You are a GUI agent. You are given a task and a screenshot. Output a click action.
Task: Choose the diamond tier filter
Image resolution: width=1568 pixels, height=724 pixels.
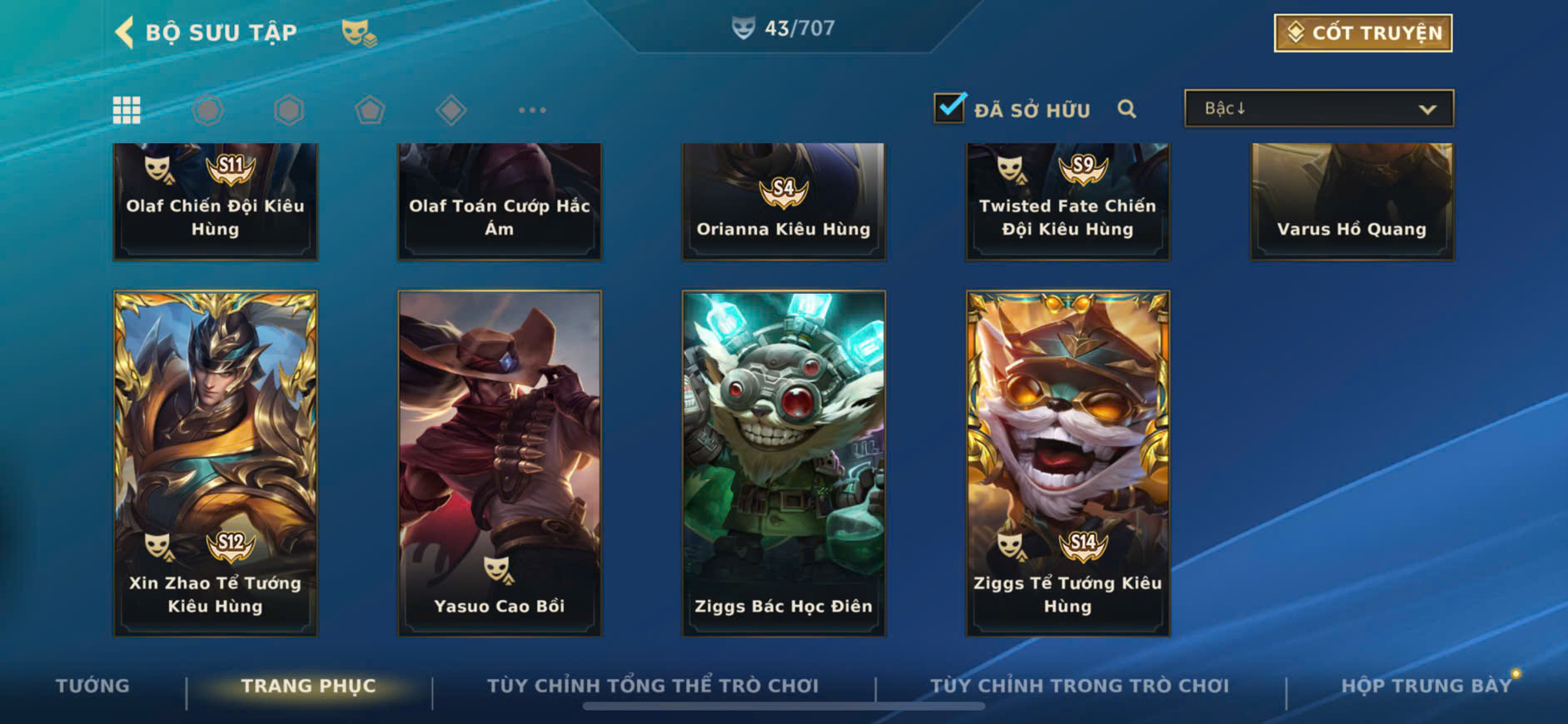point(450,110)
